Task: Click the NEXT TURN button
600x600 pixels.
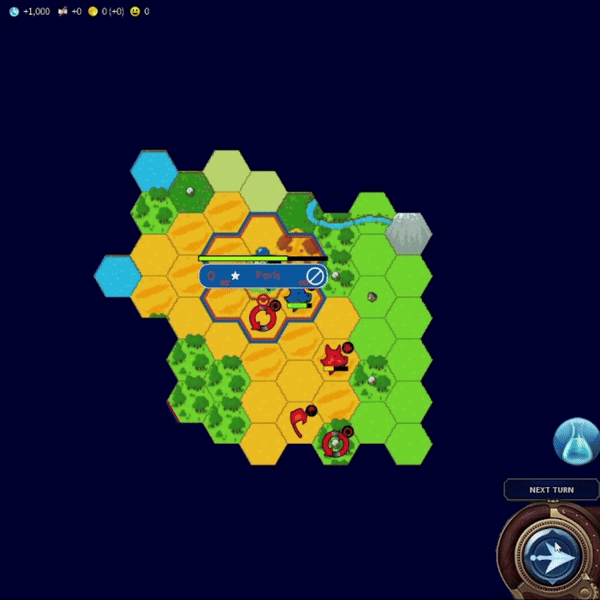Action: [551, 490]
